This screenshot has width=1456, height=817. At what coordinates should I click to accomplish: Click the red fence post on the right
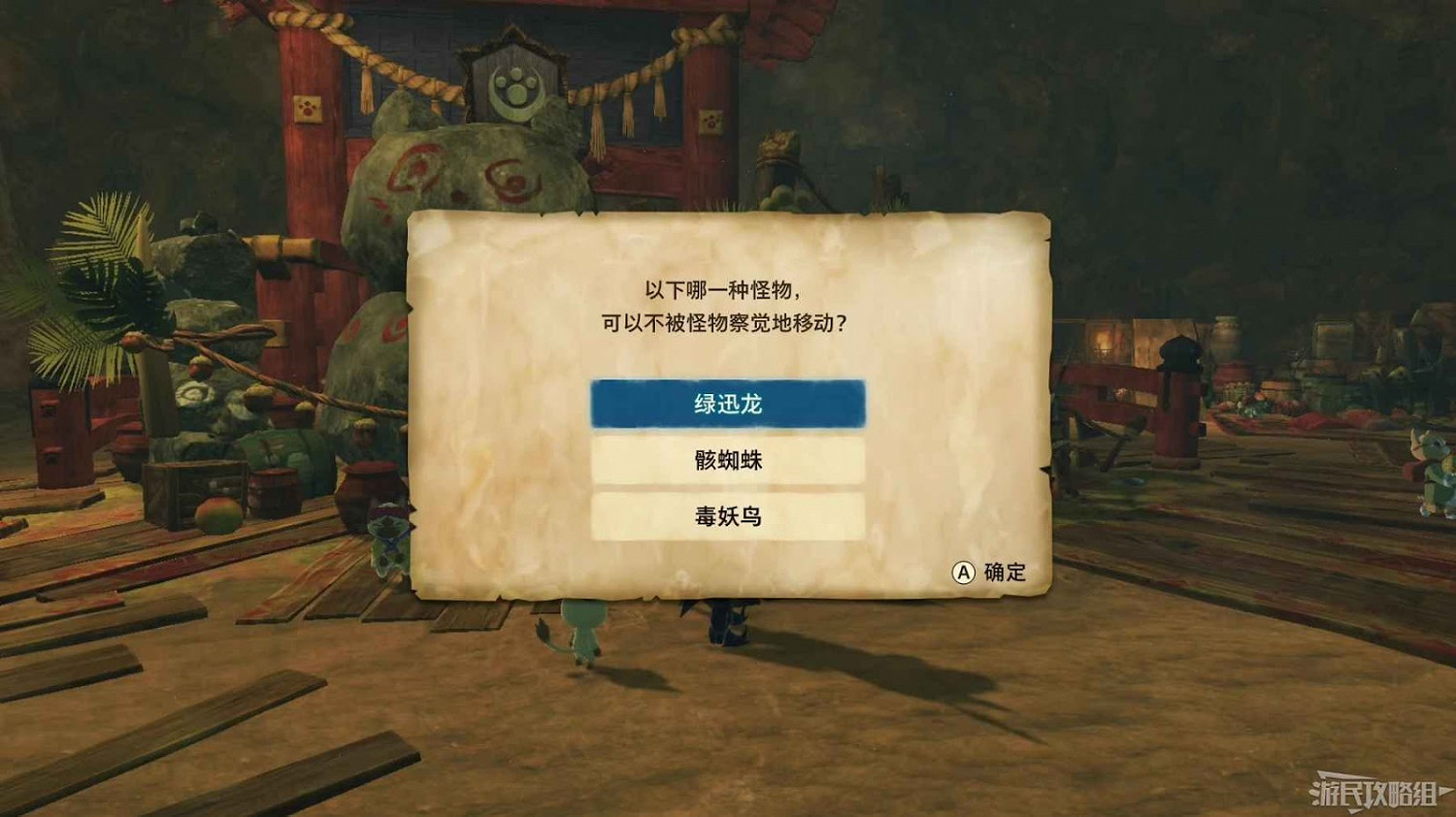[1176, 408]
